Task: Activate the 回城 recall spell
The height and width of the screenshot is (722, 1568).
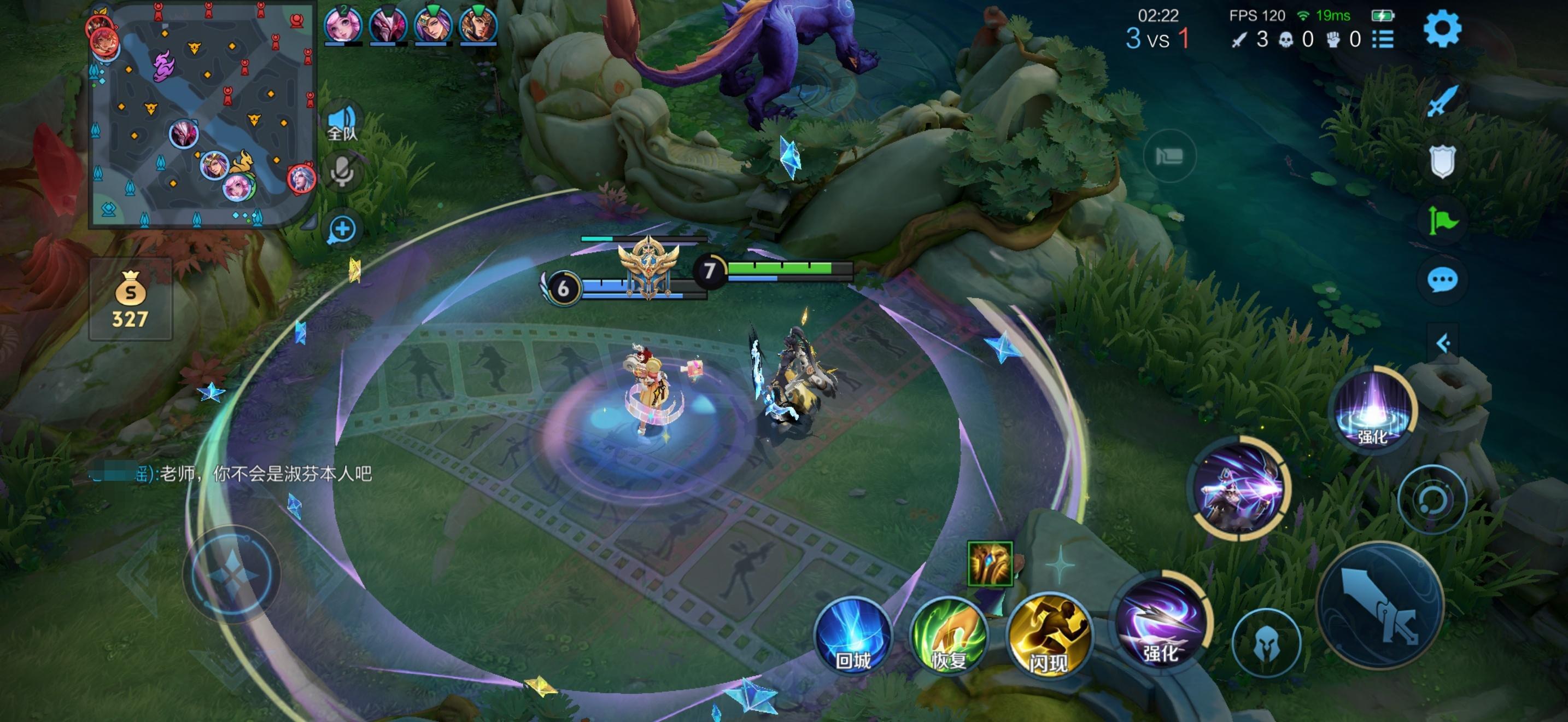Action: pos(853,636)
